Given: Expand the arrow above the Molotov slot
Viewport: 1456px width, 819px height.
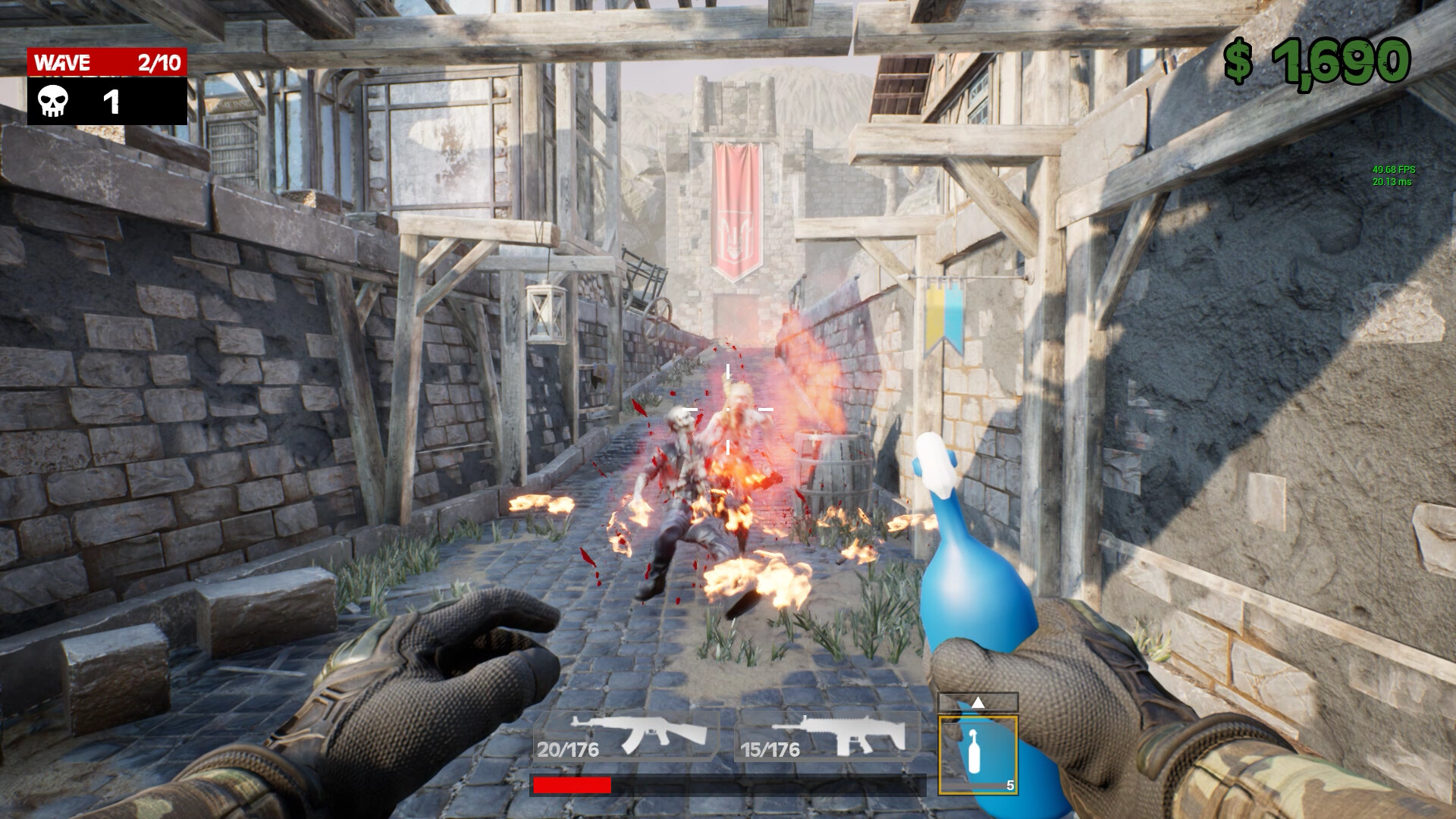Looking at the screenshot, I should [x=977, y=701].
